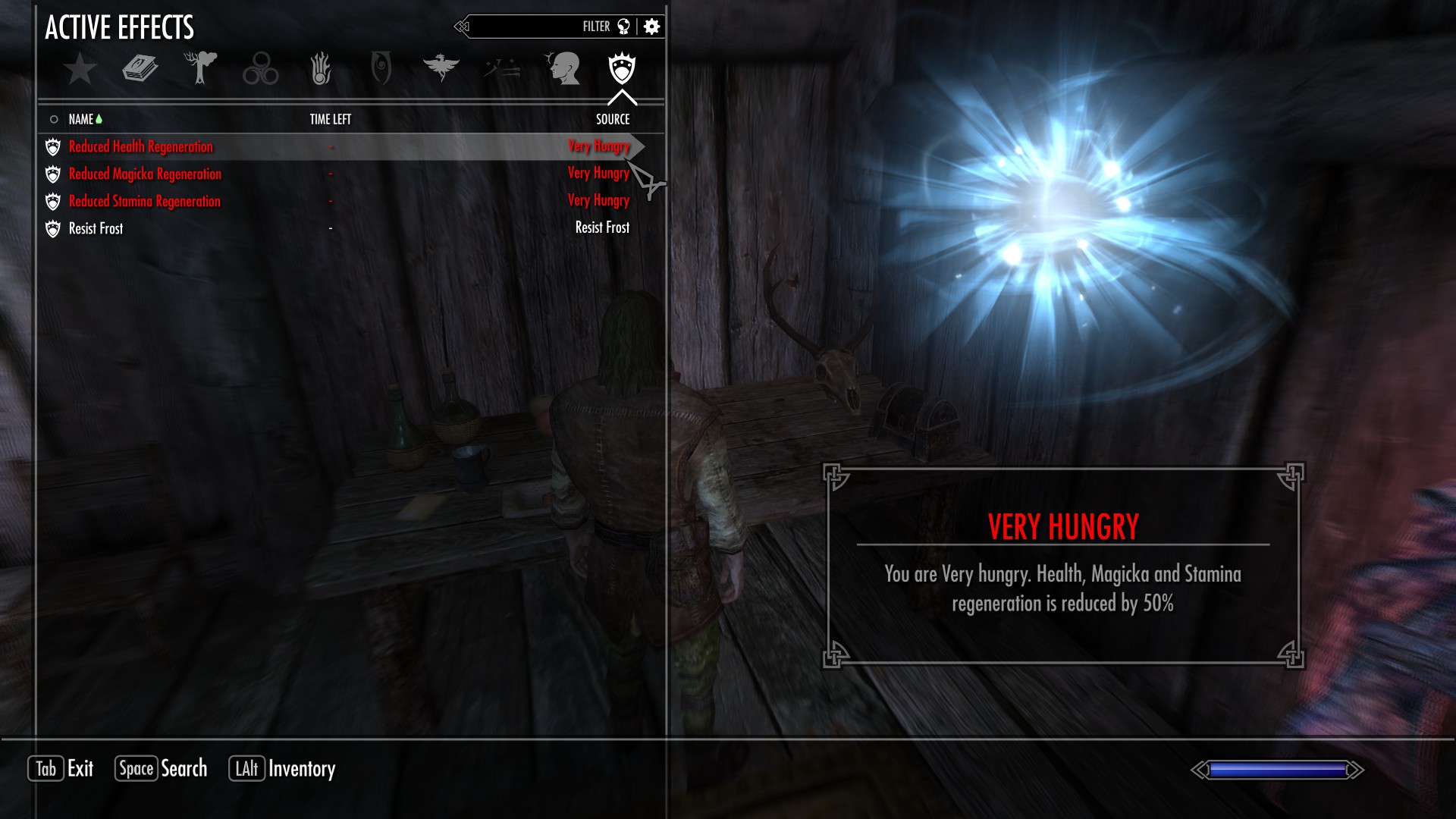
Task: Select the dragon script Shouts effects icon
Action: 502,68
